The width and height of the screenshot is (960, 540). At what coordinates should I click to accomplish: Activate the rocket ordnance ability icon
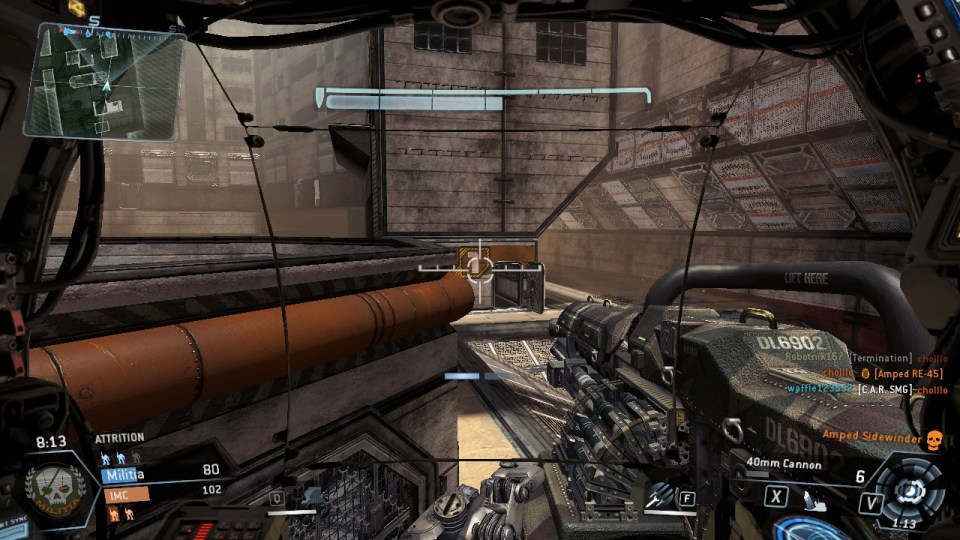tap(658, 494)
